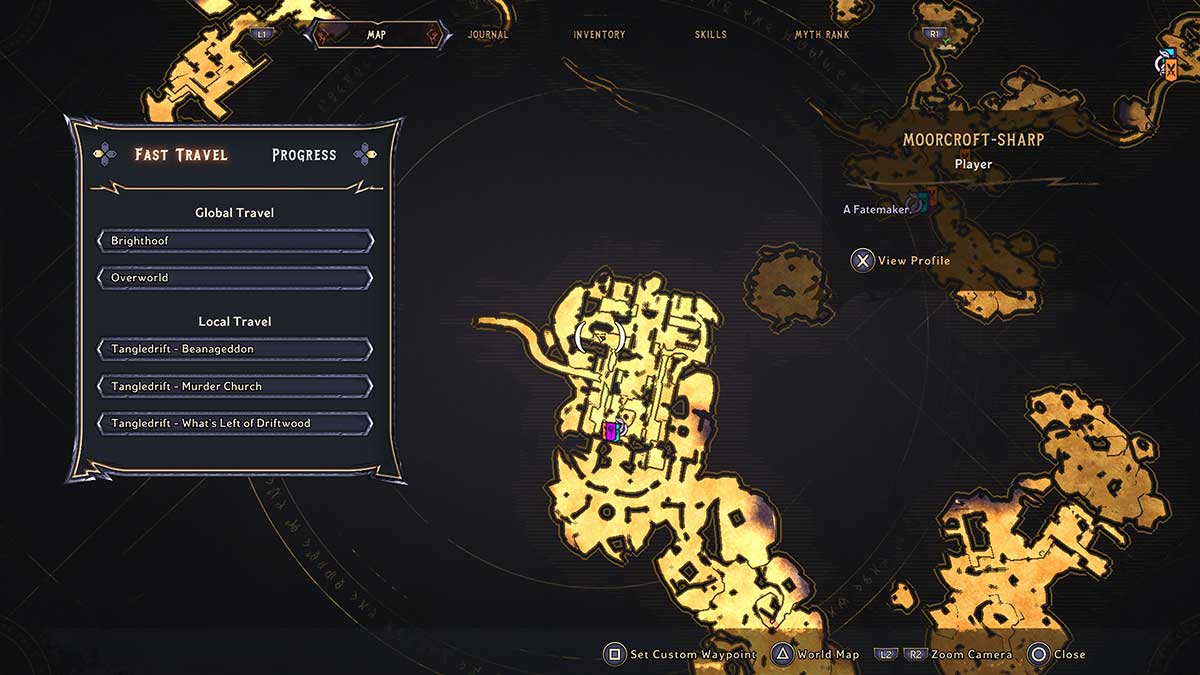1200x675 pixels.
Task: Click the World Map option
Action: click(x=815, y=655)
